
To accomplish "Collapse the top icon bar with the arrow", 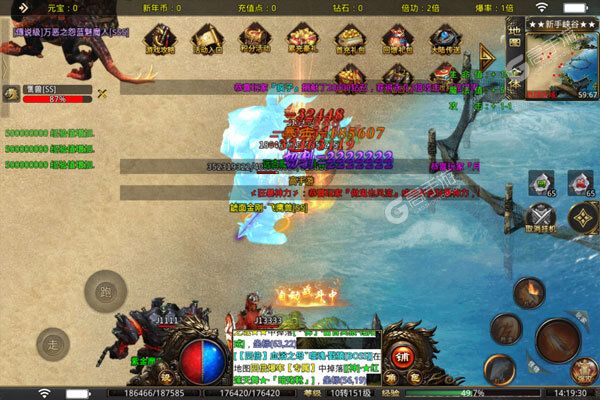I will [488, 55].
